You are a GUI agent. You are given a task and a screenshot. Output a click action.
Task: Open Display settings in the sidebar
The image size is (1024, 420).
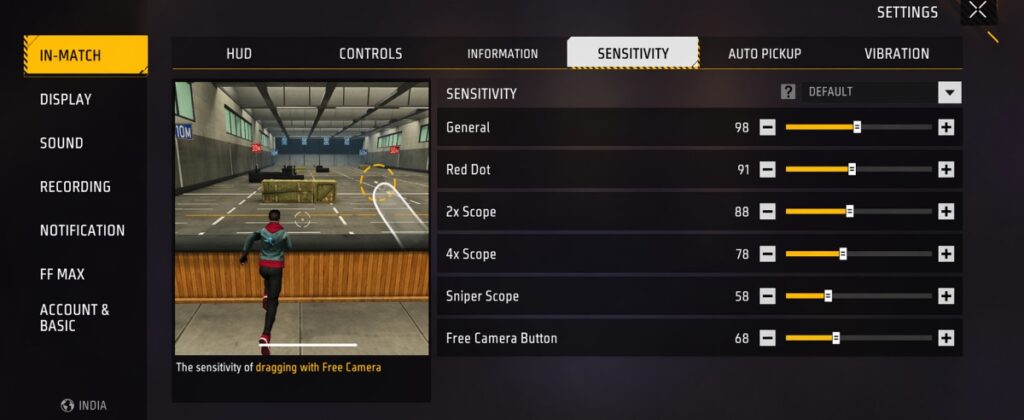pyautogui.click(x=66, y=99)
